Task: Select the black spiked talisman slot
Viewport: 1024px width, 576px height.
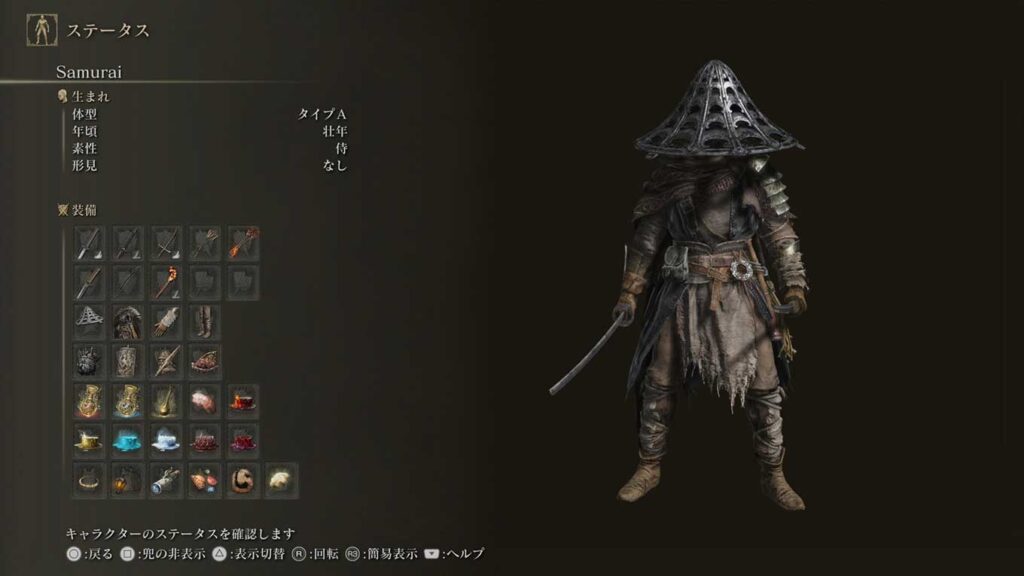Action: pos(90,360)
